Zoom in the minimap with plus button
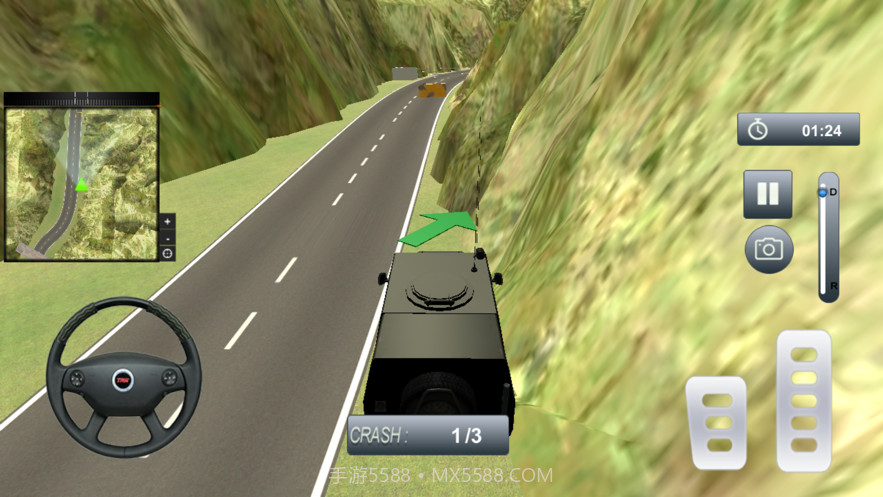This screenshot has height=497, width=883. pos(167,221)
